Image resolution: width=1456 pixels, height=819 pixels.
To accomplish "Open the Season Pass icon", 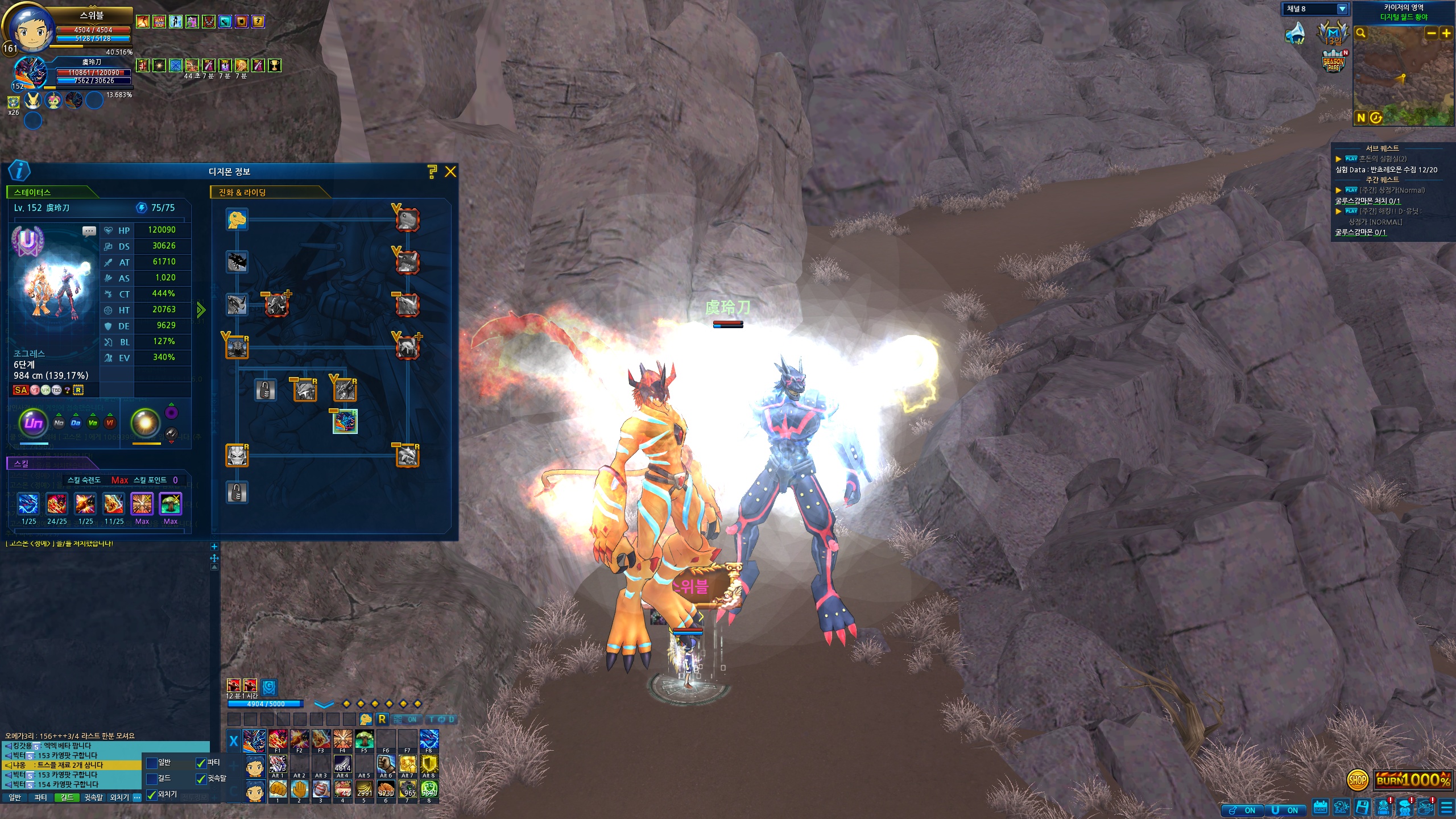I will pyautogui.click(x=1334, y=62).
